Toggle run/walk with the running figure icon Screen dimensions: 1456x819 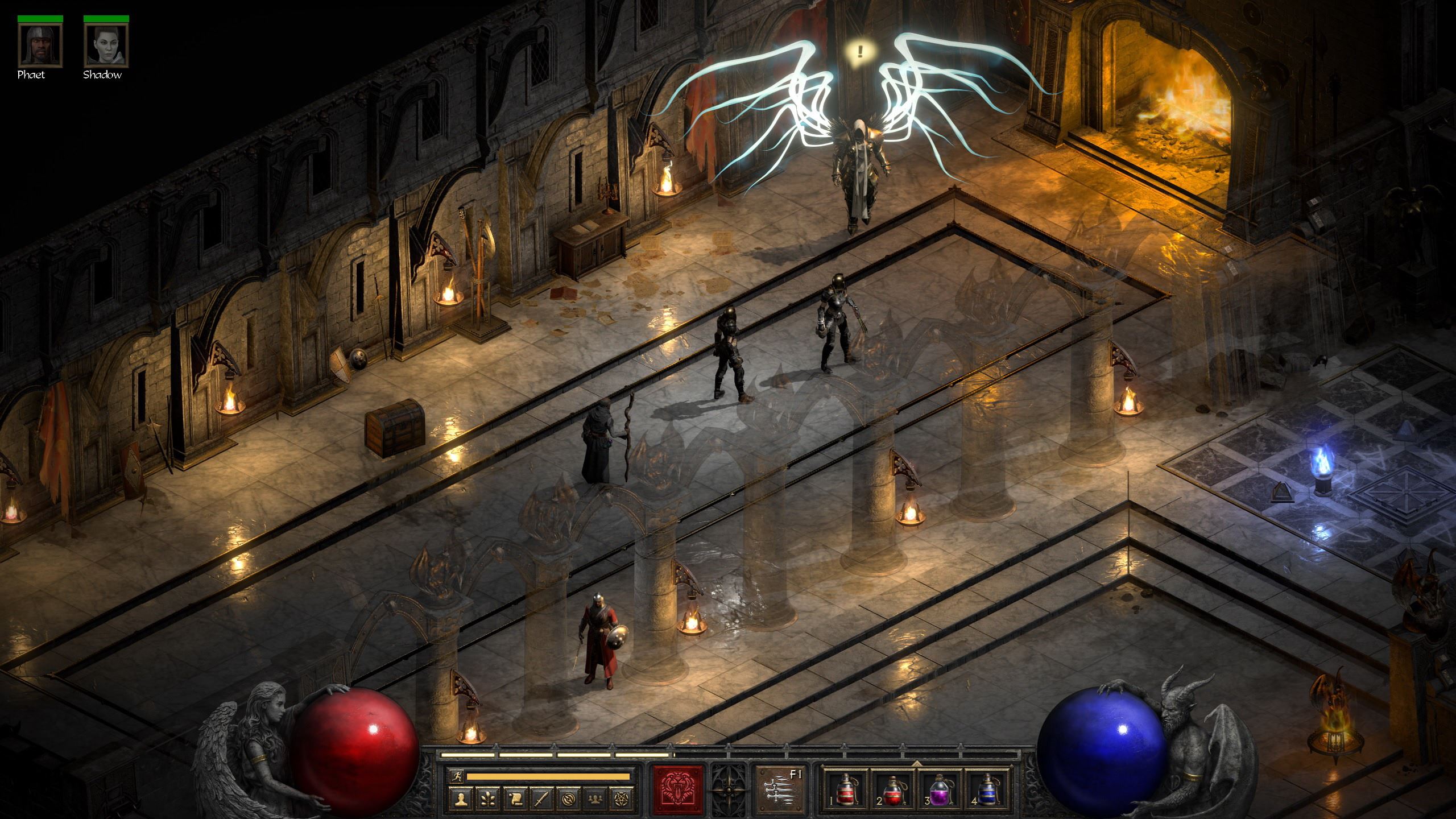457,776
